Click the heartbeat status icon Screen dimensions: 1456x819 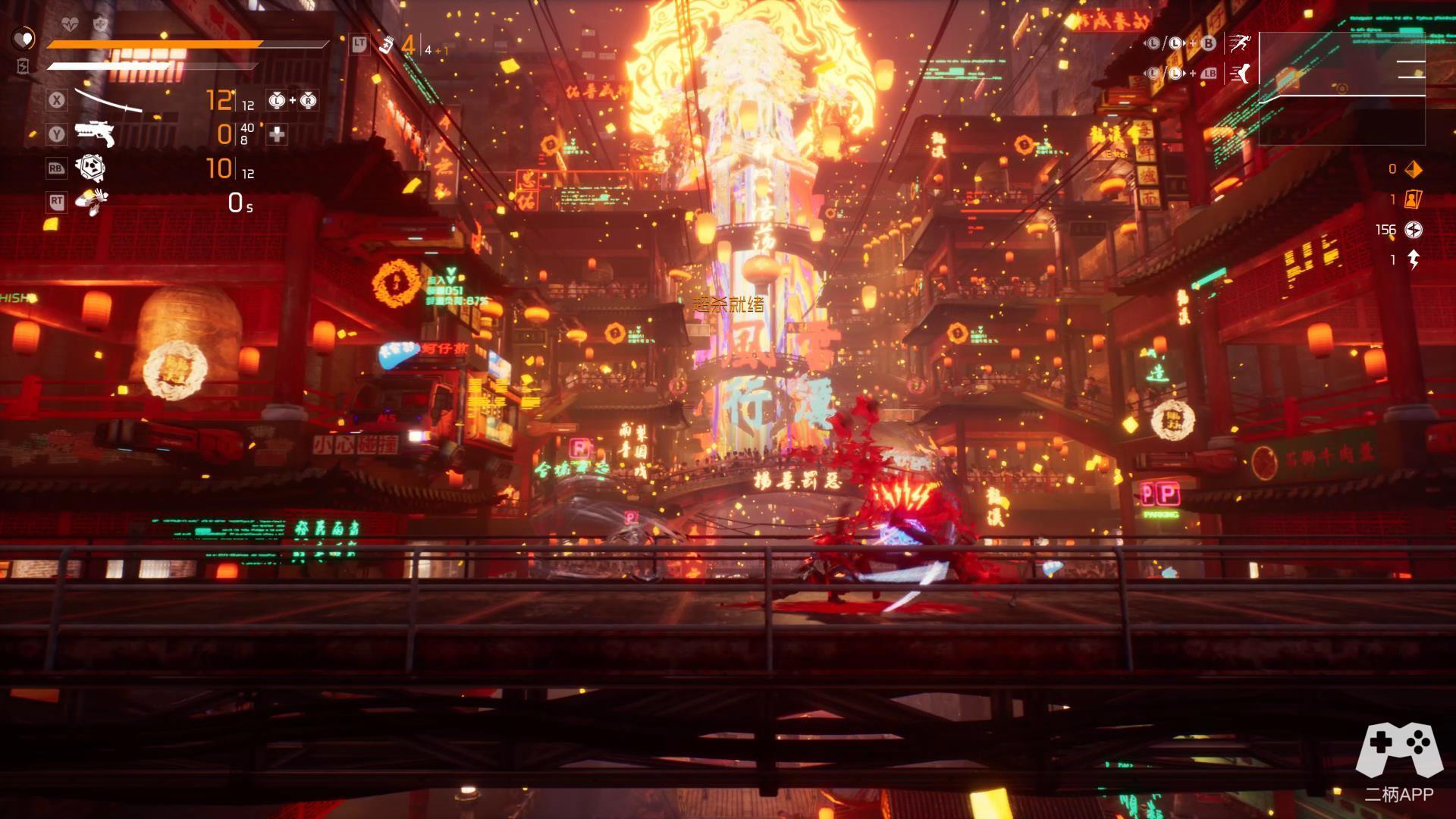click(69, 25)
